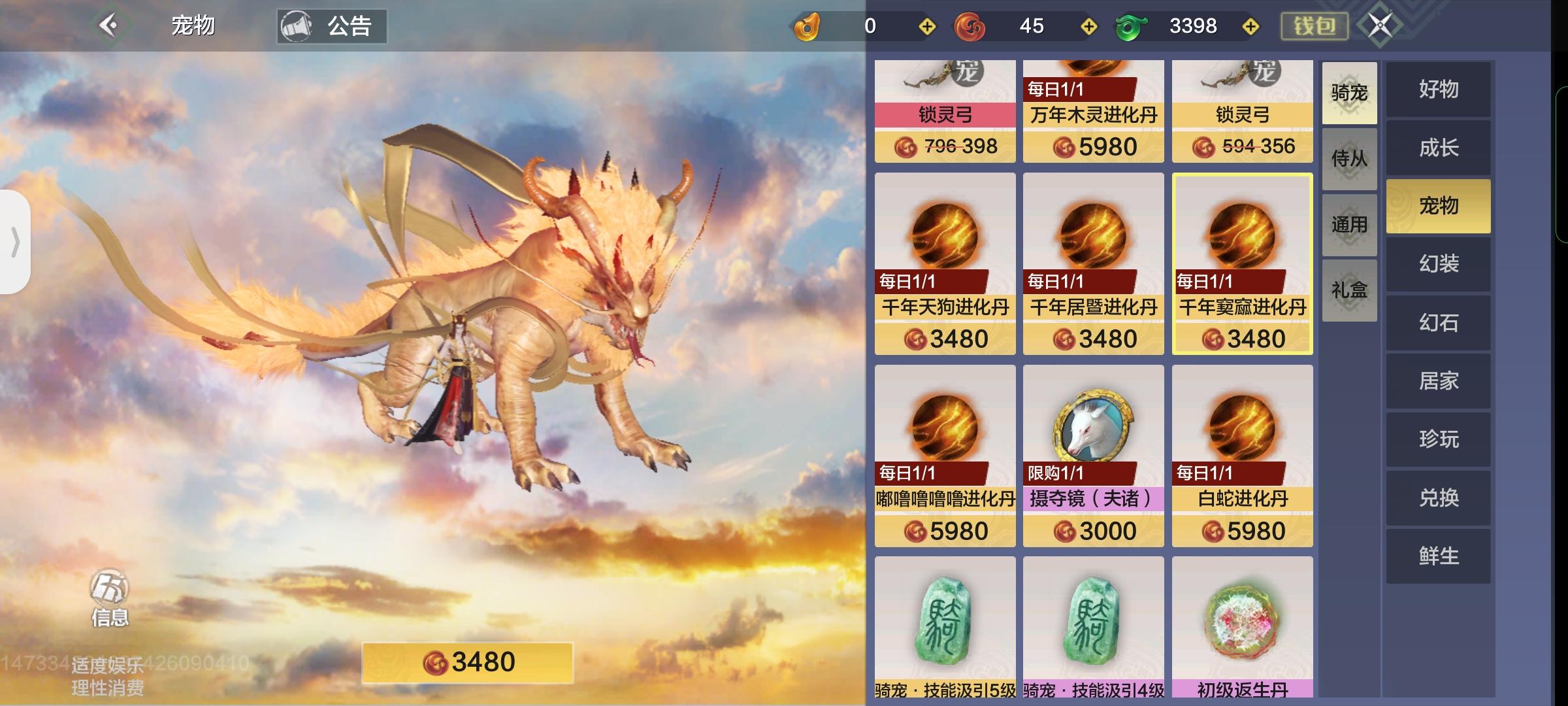
Task: Click the red coin currency icon
Action: (970, 26)
